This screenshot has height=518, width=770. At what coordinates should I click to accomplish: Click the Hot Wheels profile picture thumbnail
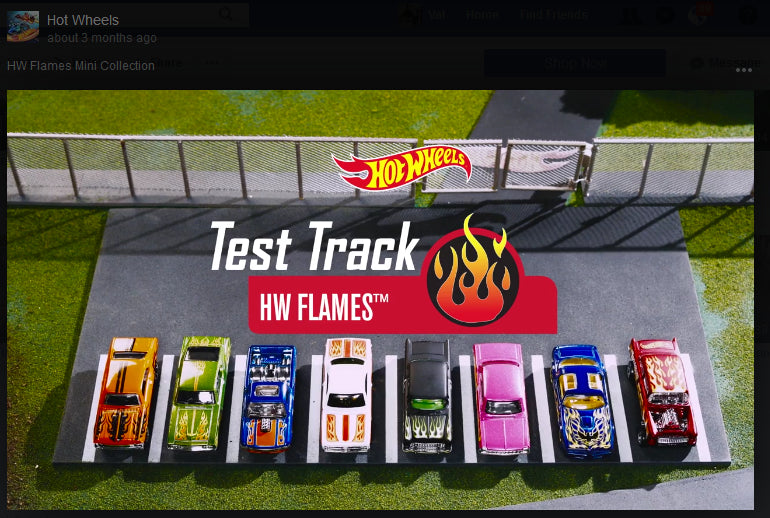[x=23, y=27]
